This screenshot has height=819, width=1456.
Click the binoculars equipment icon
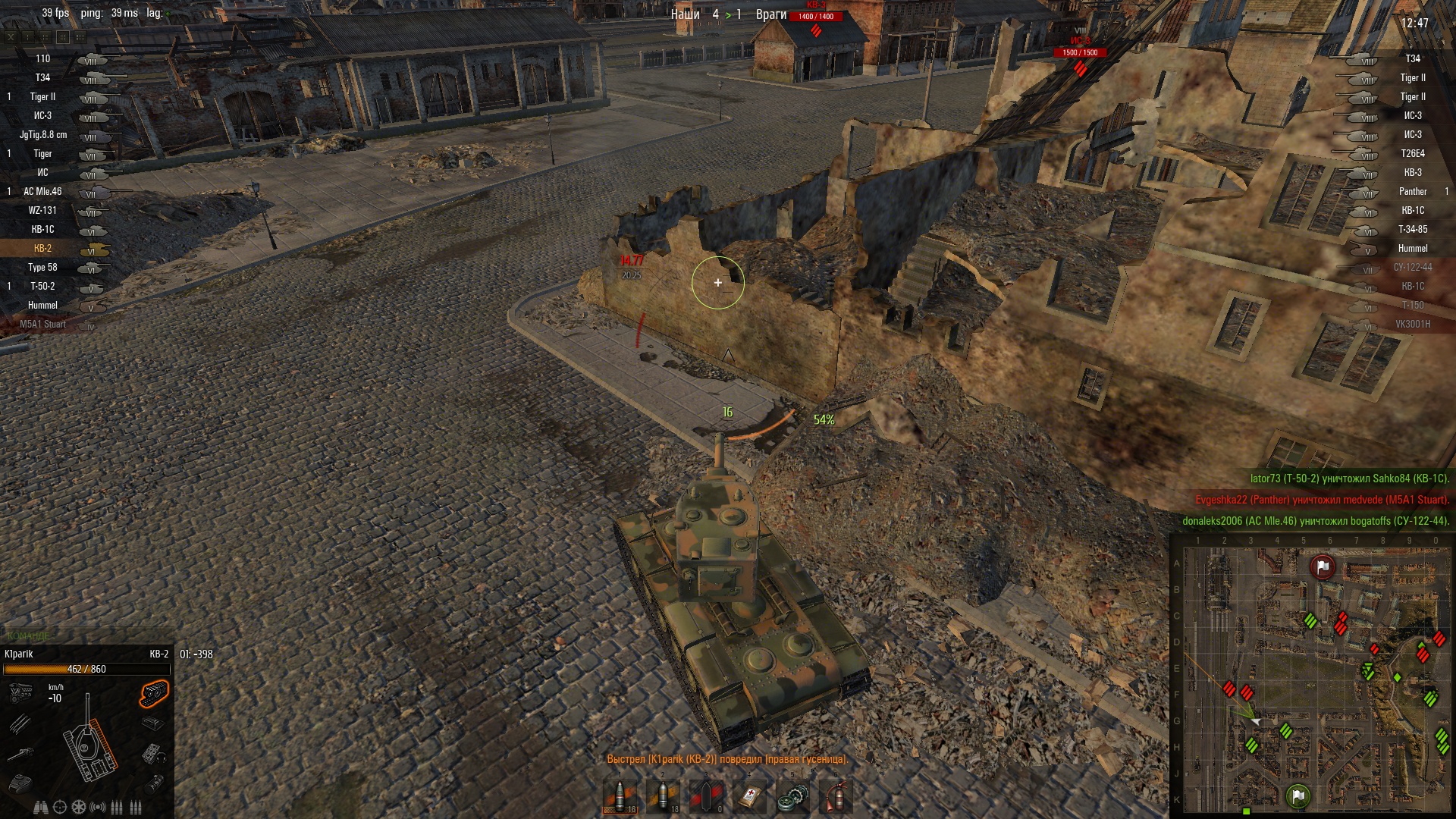[41, 807]
